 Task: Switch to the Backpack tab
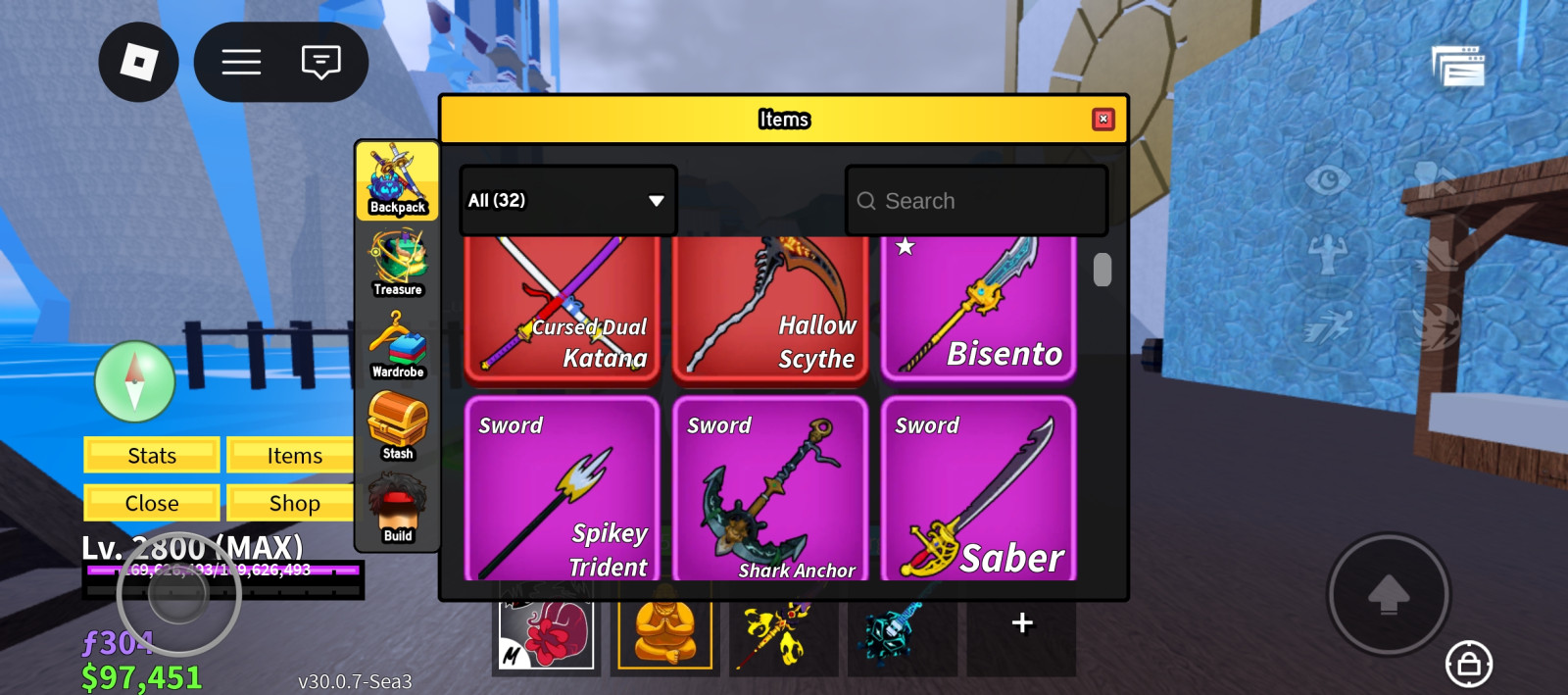pos(397,180)
